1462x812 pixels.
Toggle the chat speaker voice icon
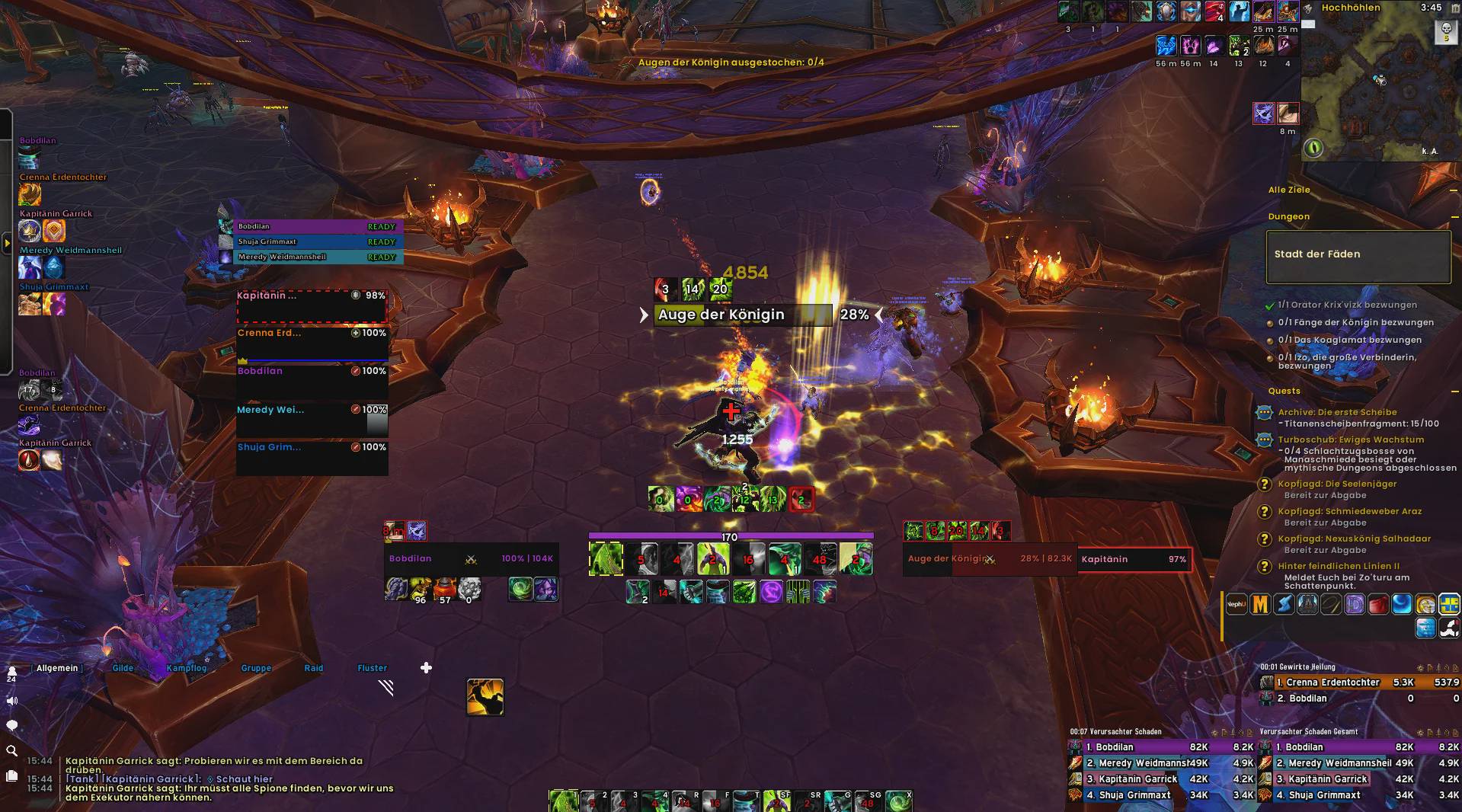pyautogui.click(x=12, y=701)
